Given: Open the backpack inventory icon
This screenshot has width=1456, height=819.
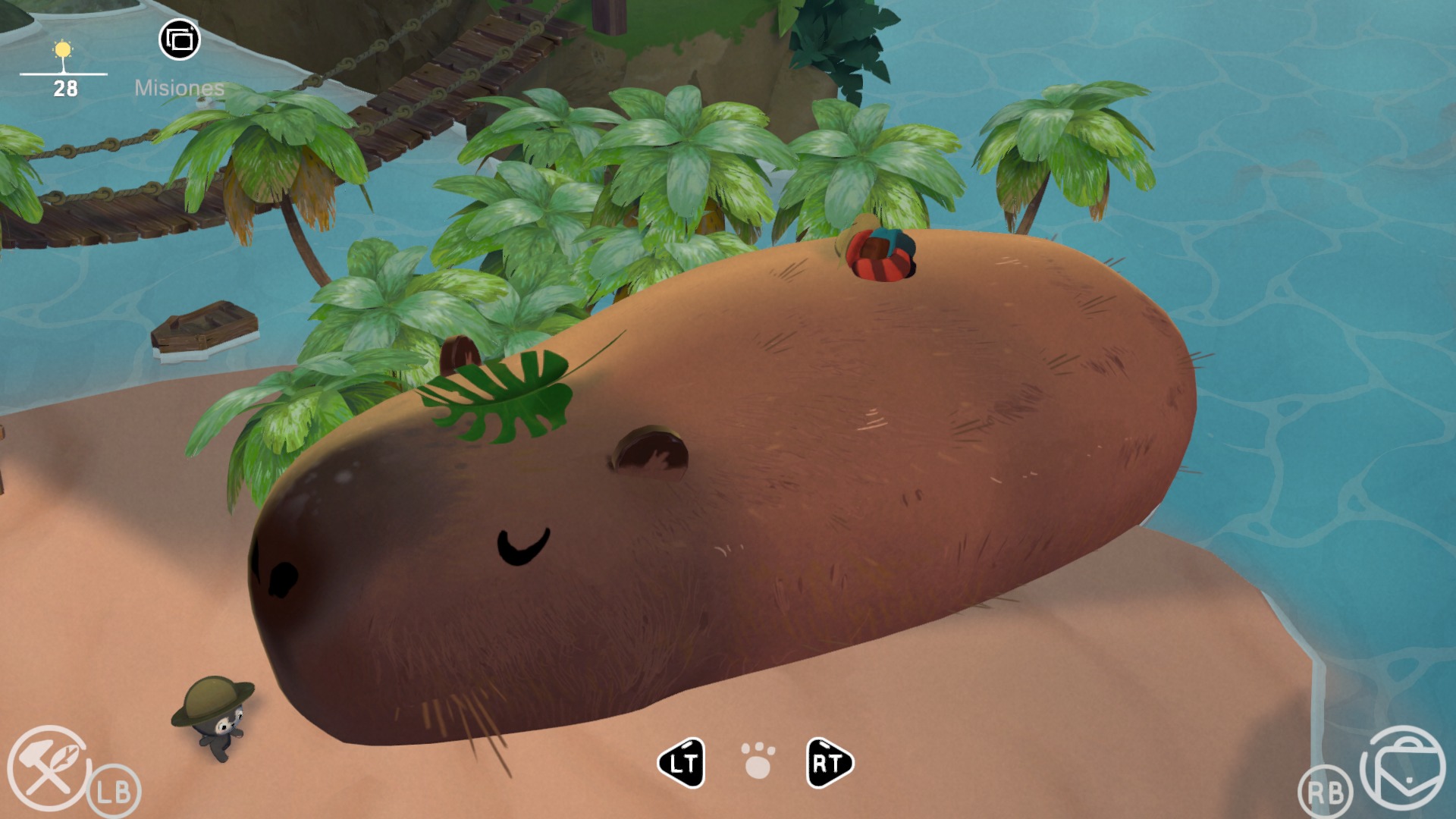Looking at the screenshot, I should pos(1403,768).
